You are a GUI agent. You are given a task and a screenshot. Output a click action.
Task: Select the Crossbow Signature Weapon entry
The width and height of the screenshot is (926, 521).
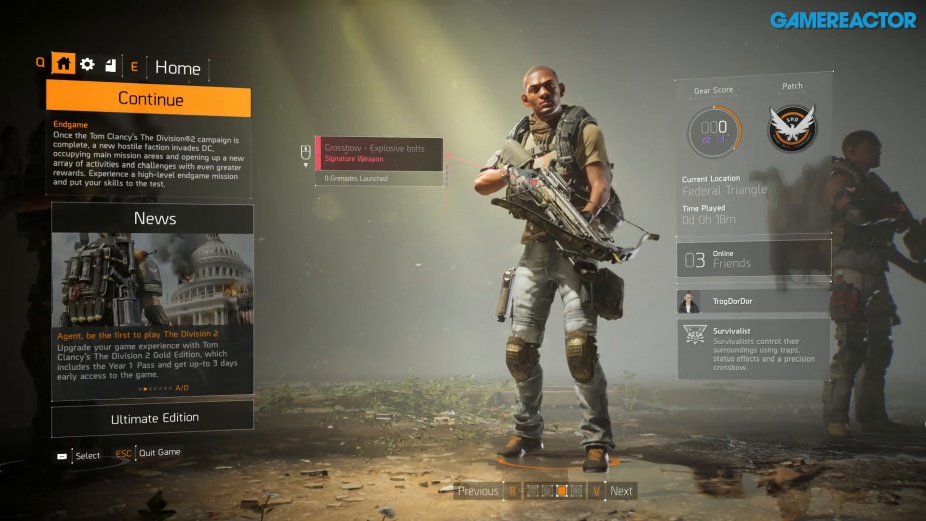pyautogui.click(x=379, y=153)
